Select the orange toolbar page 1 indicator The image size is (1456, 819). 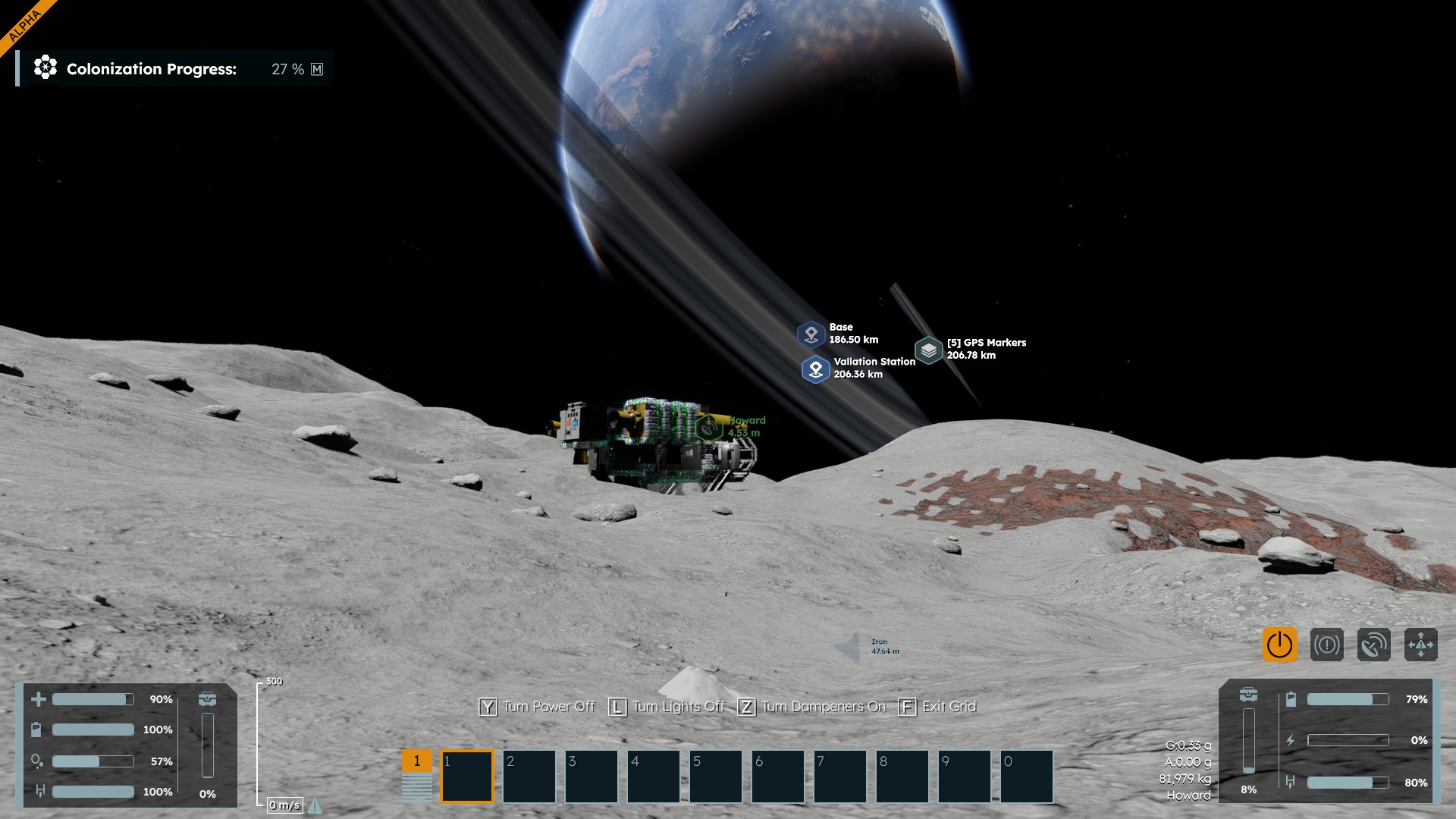416,761
